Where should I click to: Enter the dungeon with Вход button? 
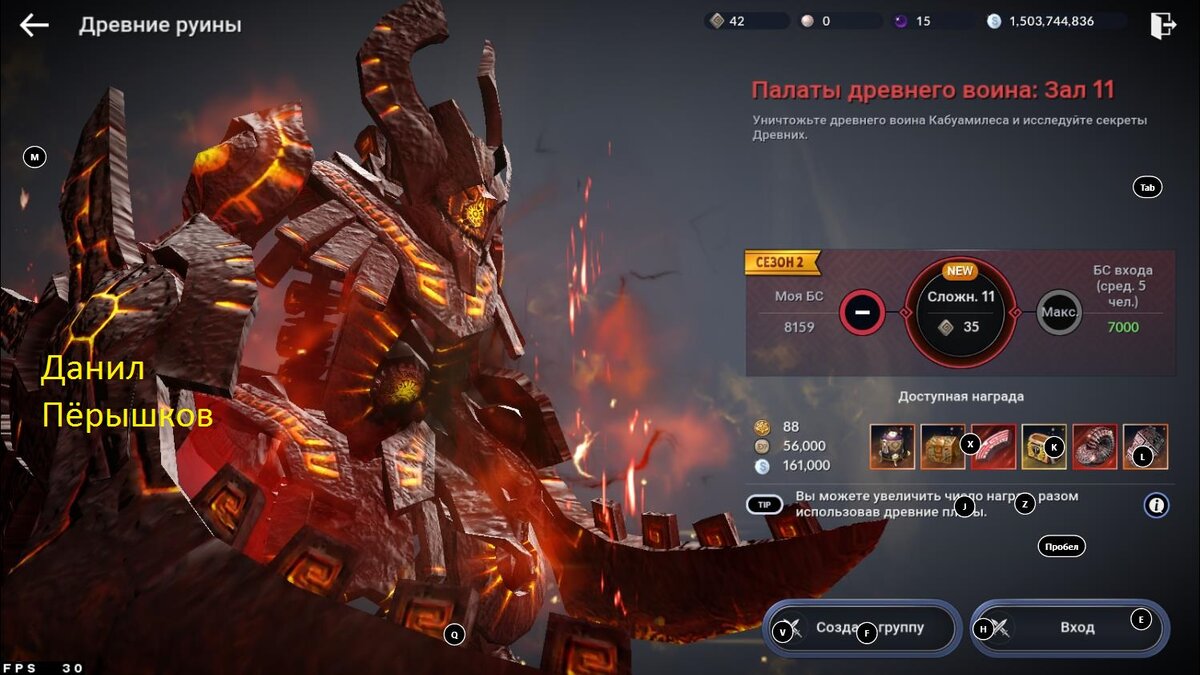(1070, 628)
